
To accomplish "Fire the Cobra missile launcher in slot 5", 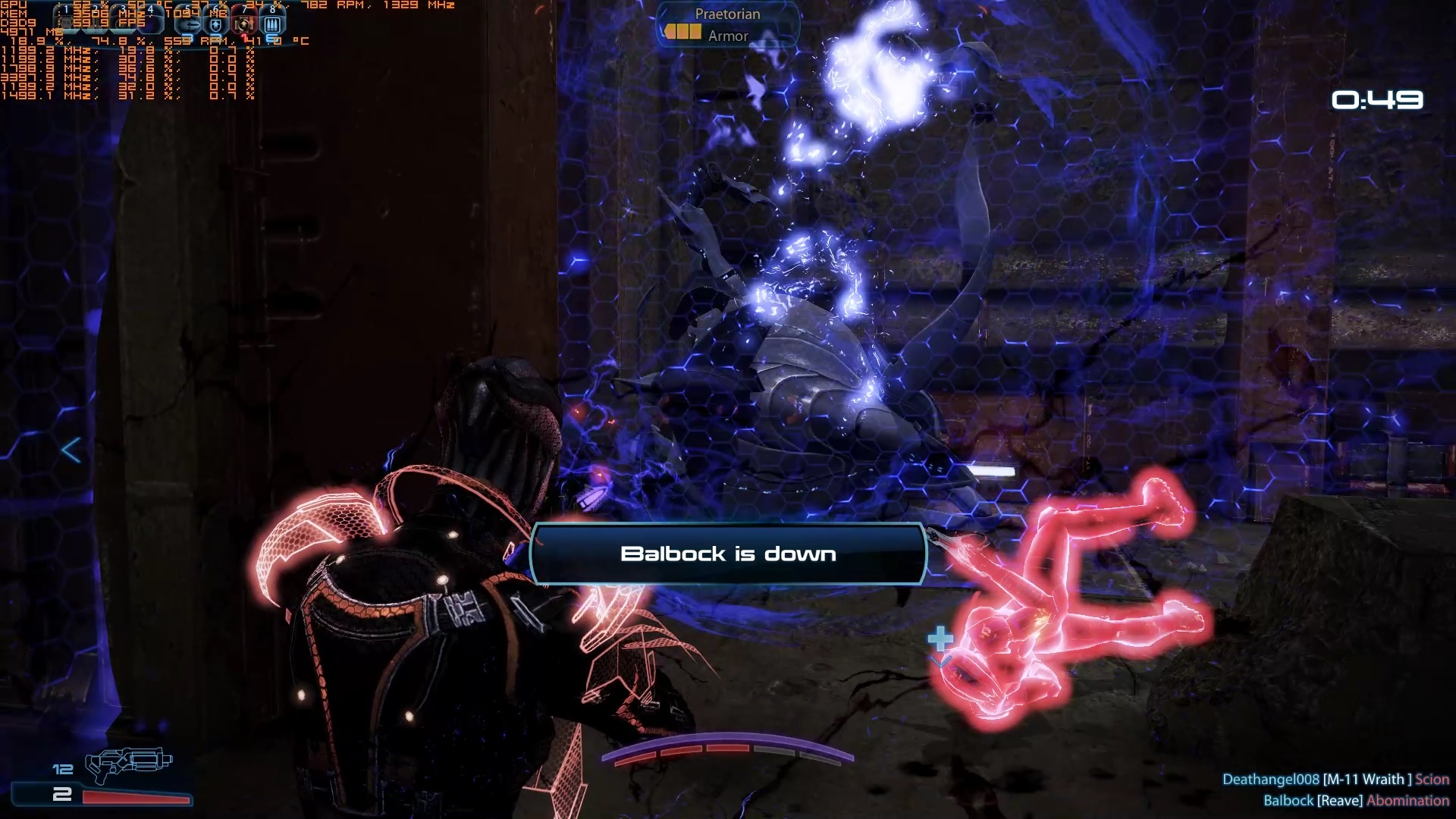I will point(188,24).
